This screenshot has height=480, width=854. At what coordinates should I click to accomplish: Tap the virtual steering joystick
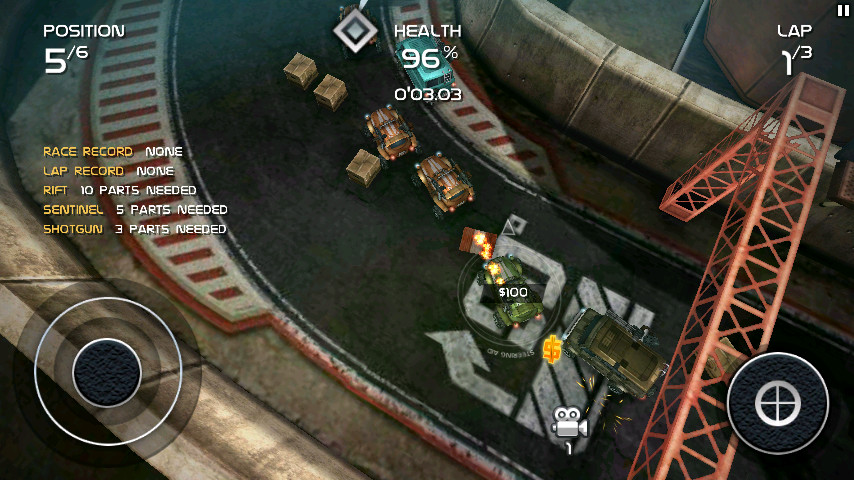[x=107, y=371]
